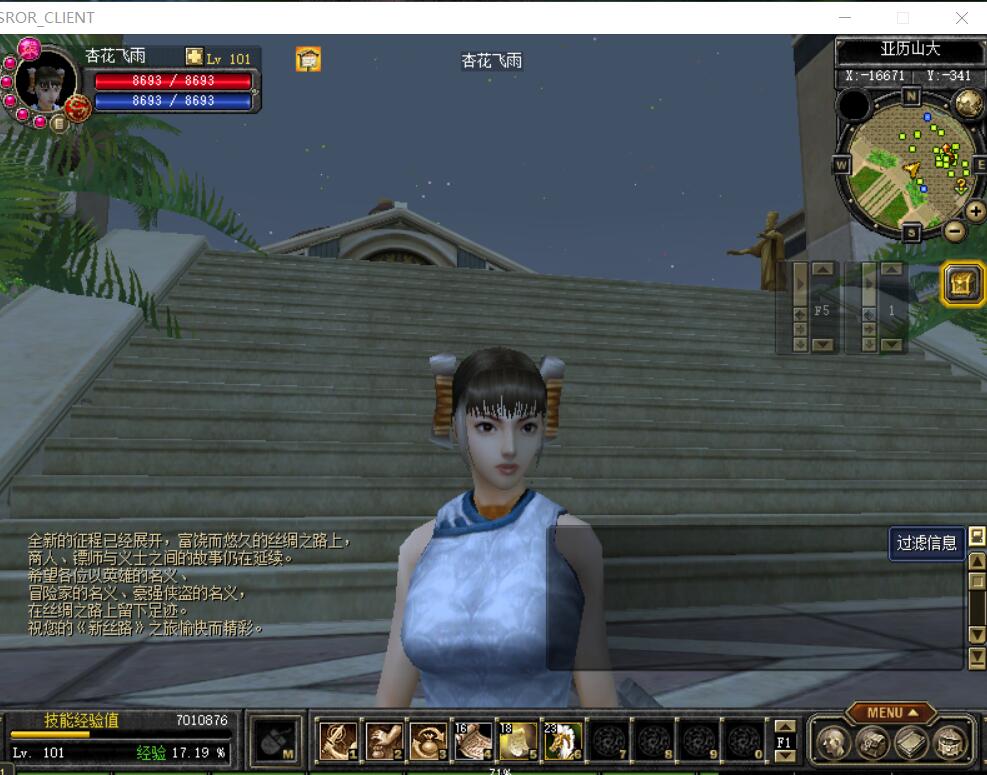Click the circular minimap

pos(908,164)
